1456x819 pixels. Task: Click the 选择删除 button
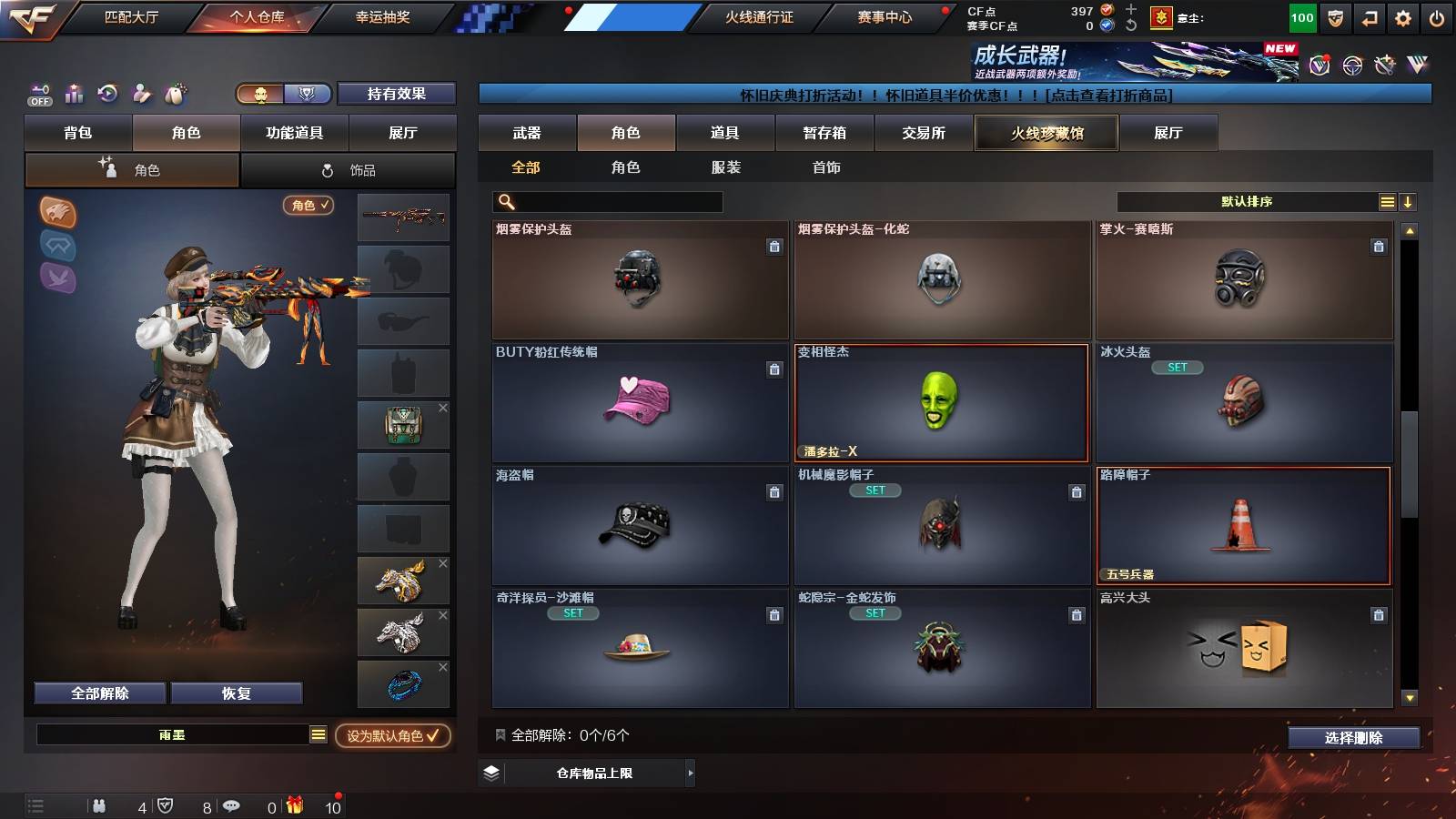pyautogui.click(x=1353, y=738)
